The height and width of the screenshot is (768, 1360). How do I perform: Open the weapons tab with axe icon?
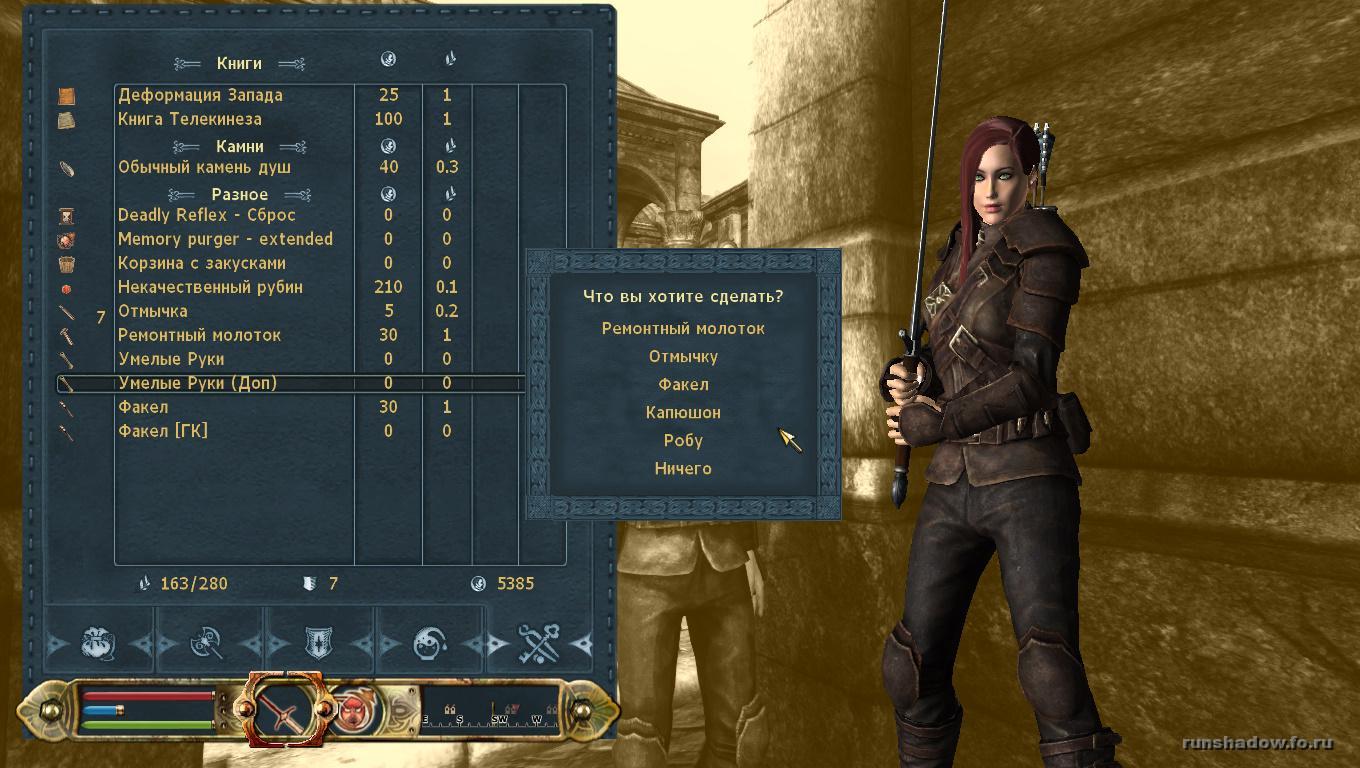click(207, 643)
